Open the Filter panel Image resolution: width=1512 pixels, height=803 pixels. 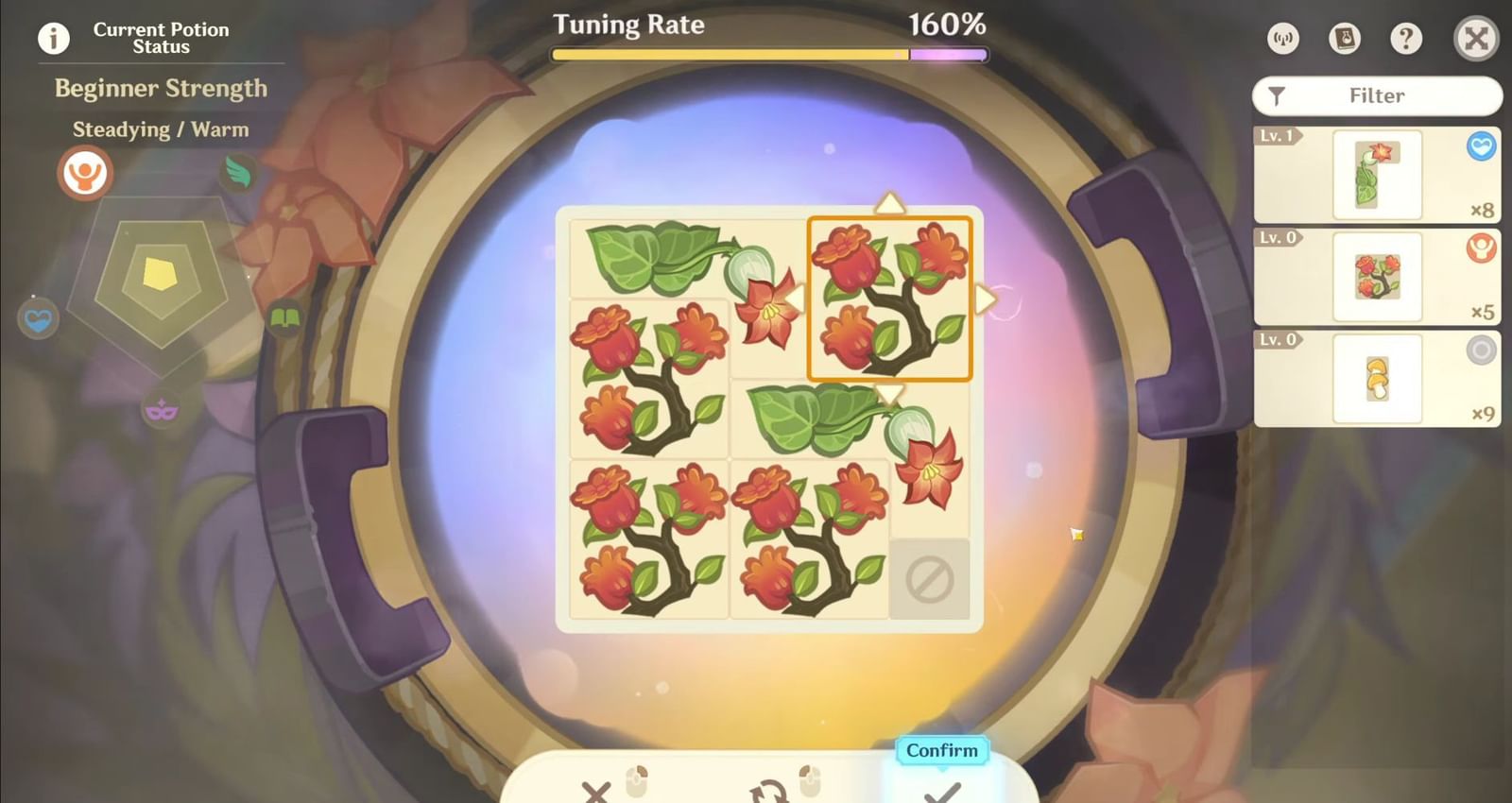coord(1376,95)
